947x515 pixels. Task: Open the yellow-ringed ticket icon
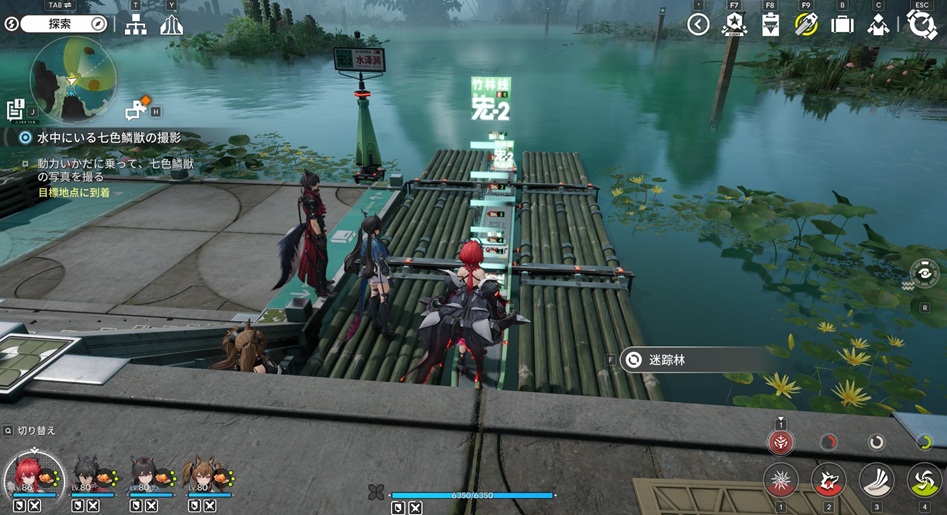806,25
